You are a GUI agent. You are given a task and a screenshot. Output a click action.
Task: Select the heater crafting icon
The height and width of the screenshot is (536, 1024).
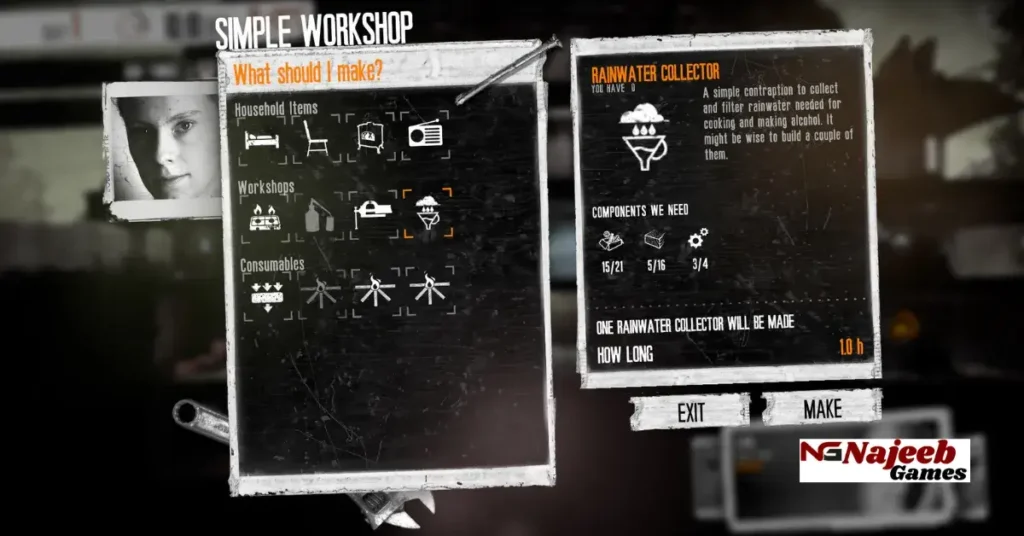point(371,137)
